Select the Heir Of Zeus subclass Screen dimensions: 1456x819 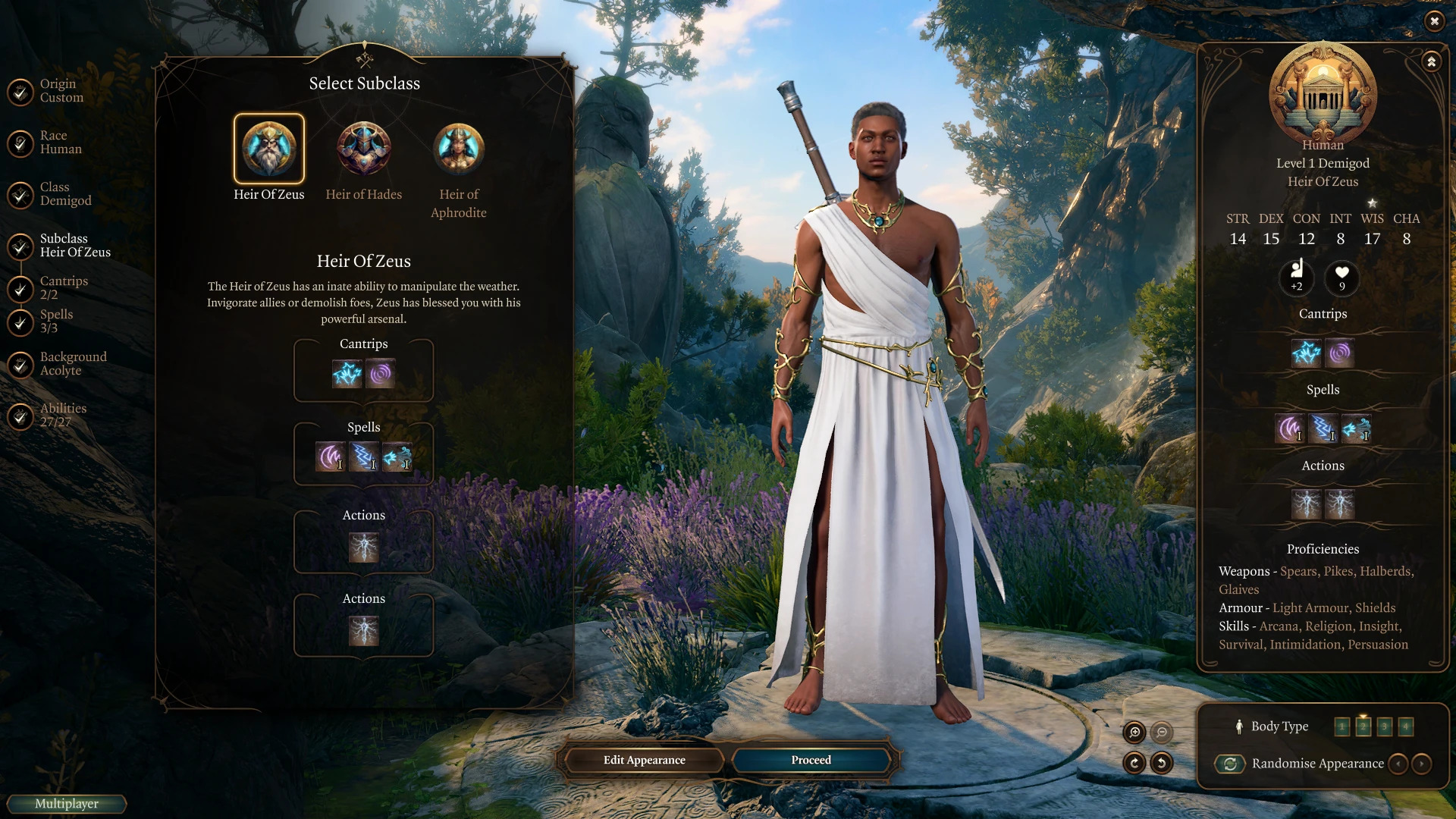pyautogui.click(x=268, y=149)
